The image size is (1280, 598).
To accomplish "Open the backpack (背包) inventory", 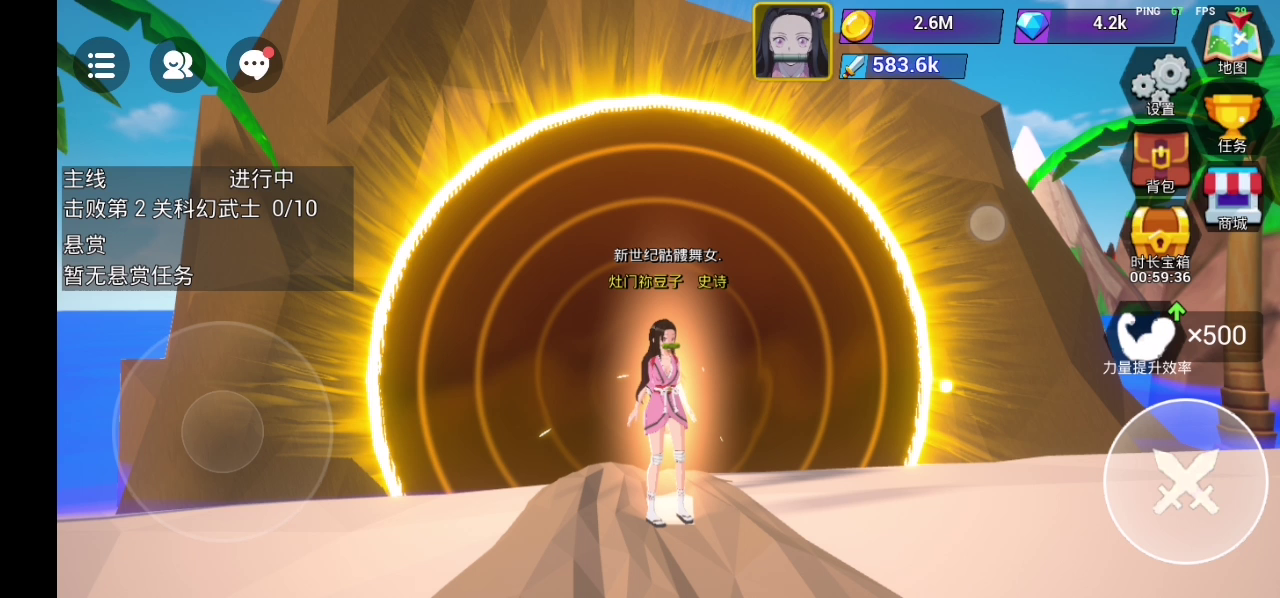I will (1160, 162).
